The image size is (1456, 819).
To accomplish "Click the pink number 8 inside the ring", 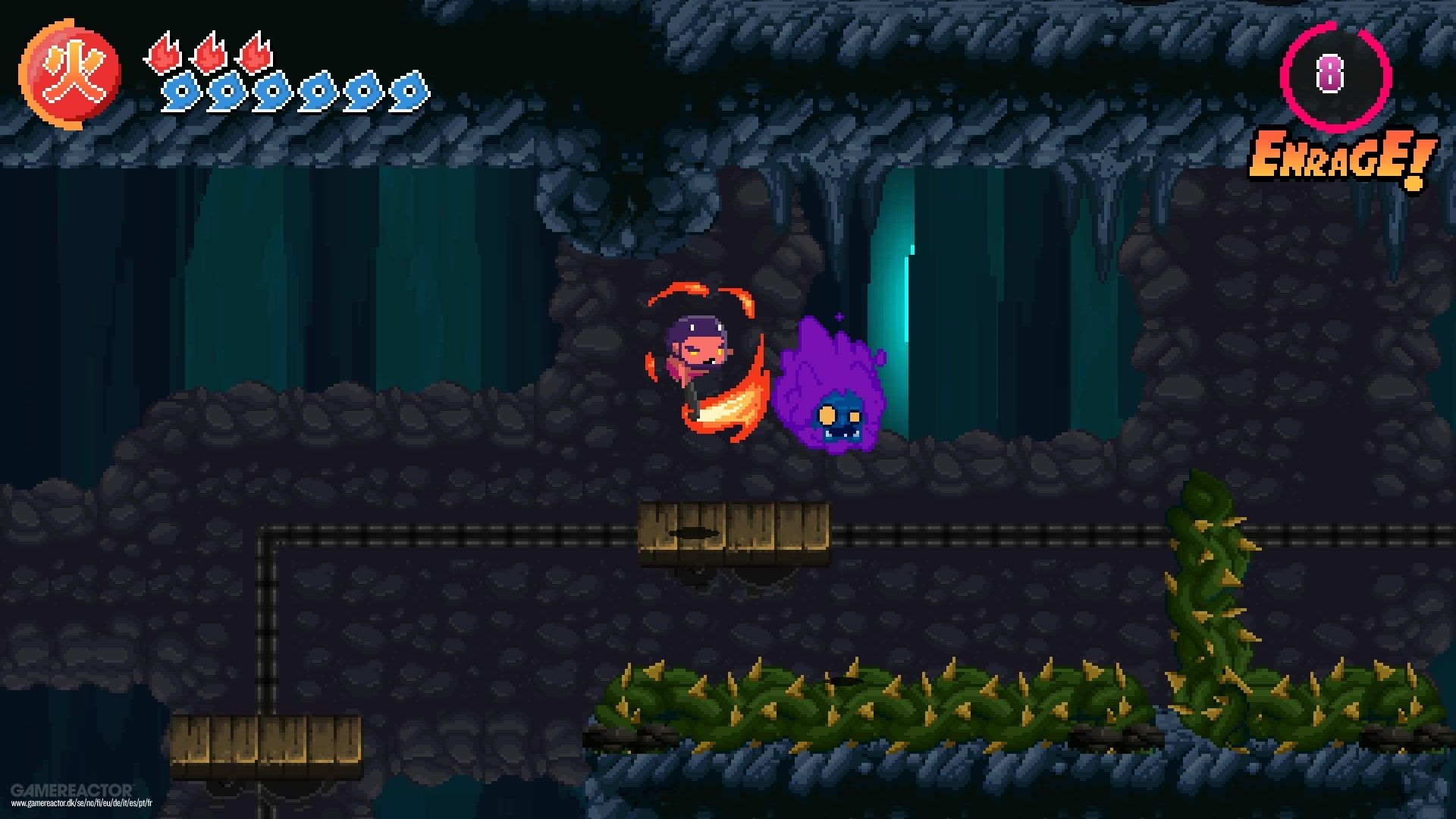I will pyautogui.click(x=1329, y=72).
